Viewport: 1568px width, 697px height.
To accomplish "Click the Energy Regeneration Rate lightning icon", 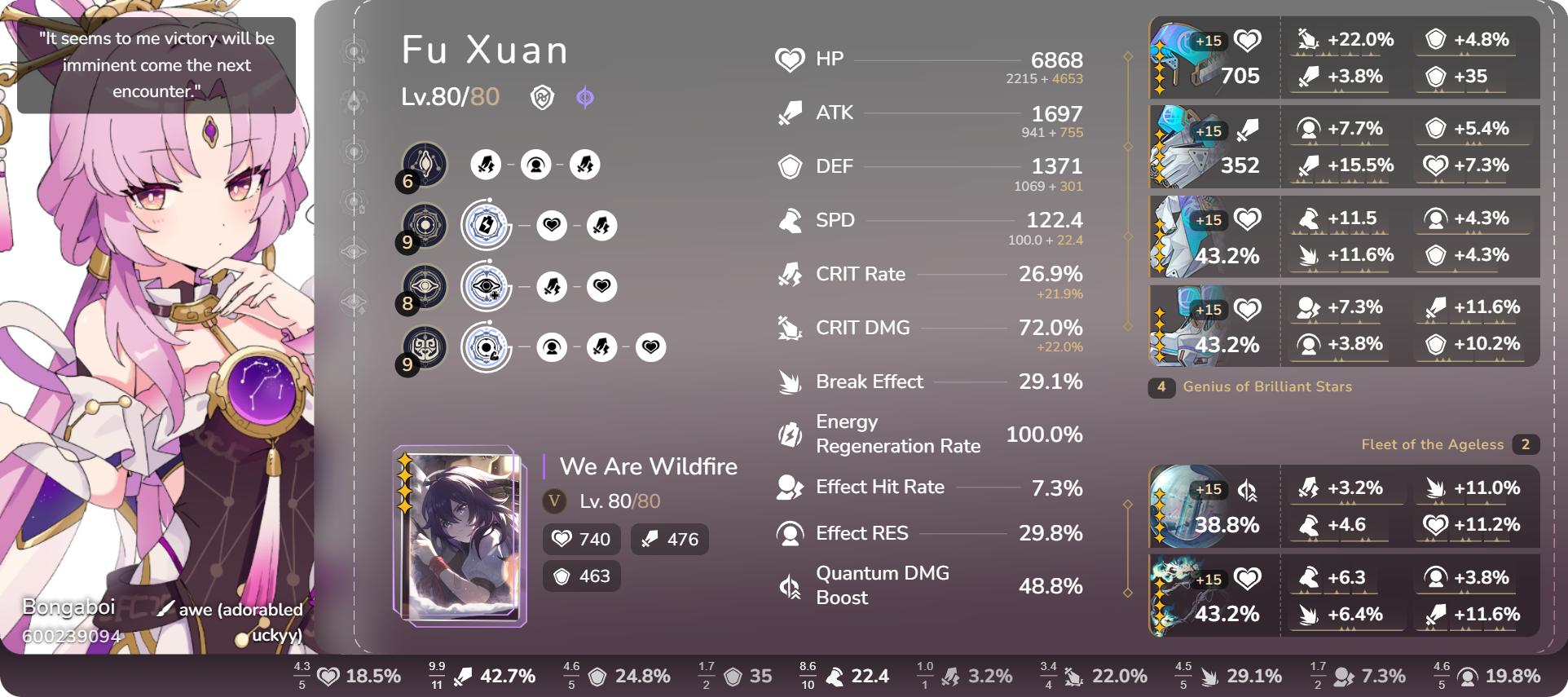I will [x=789, y=435].
